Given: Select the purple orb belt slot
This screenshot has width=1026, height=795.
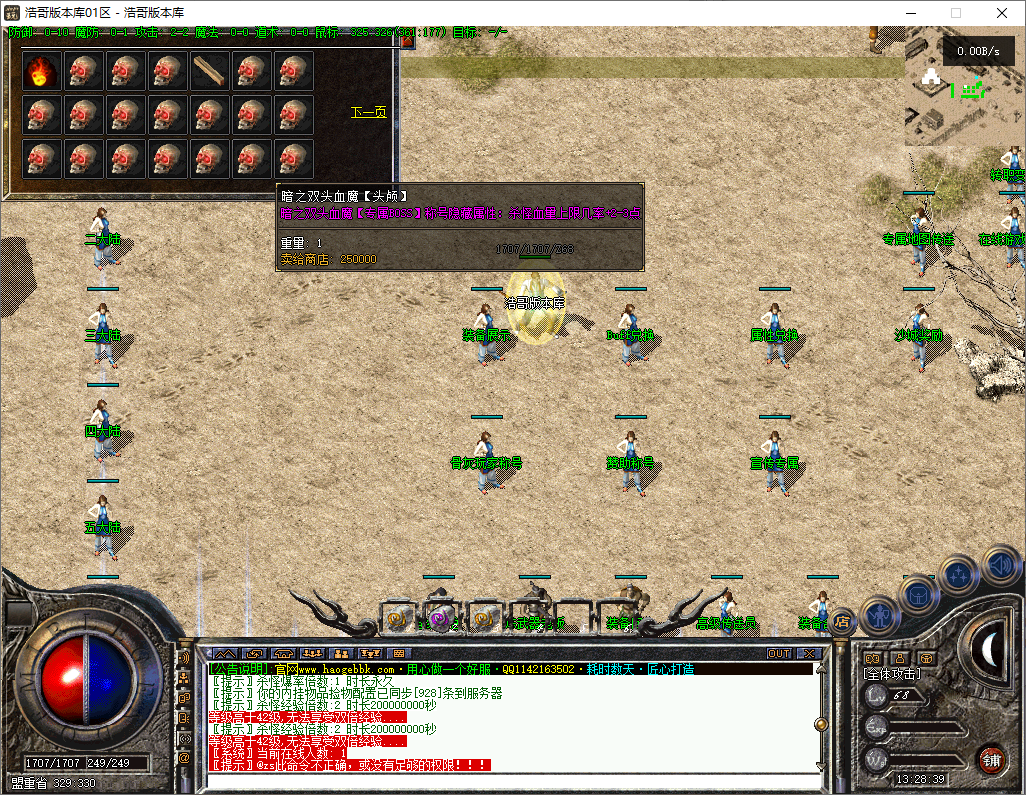Looking at the screenshot, I should (440, 618).
